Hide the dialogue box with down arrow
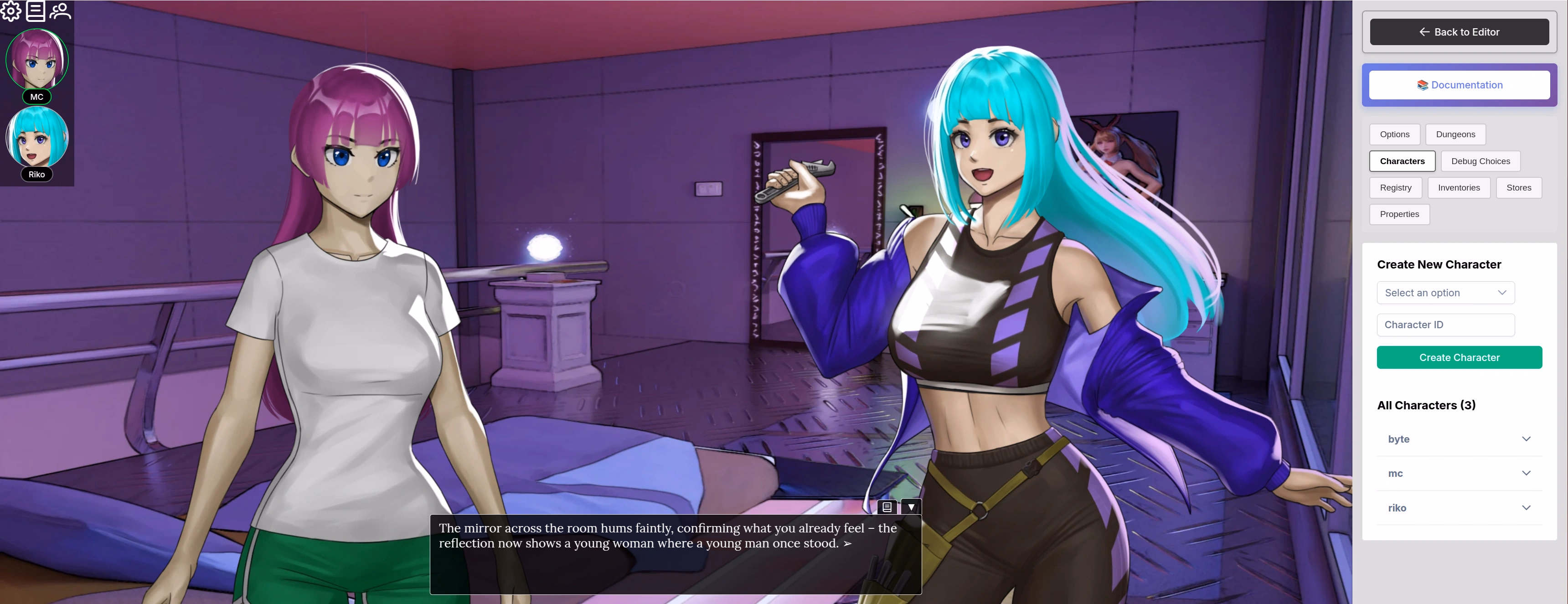Screen dimensions: 1568x604 pyautogui.click(x=911, y=506)
